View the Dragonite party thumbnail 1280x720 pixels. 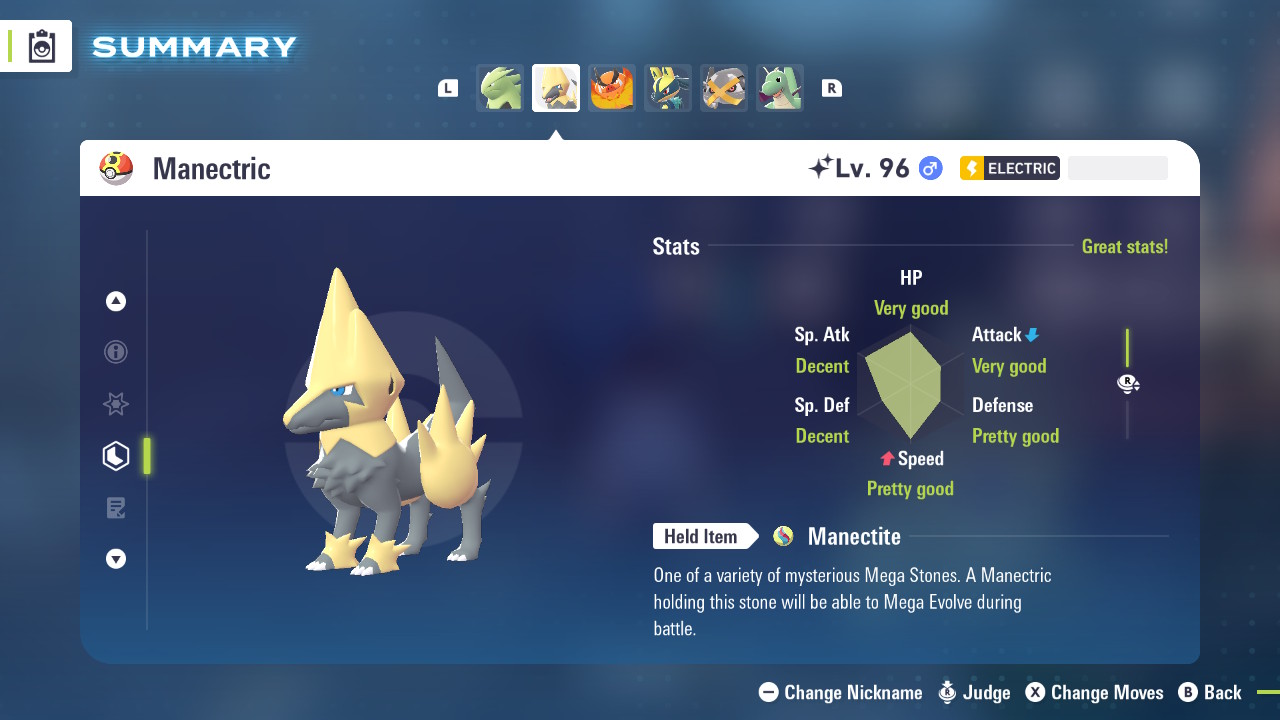coord(780,88)
